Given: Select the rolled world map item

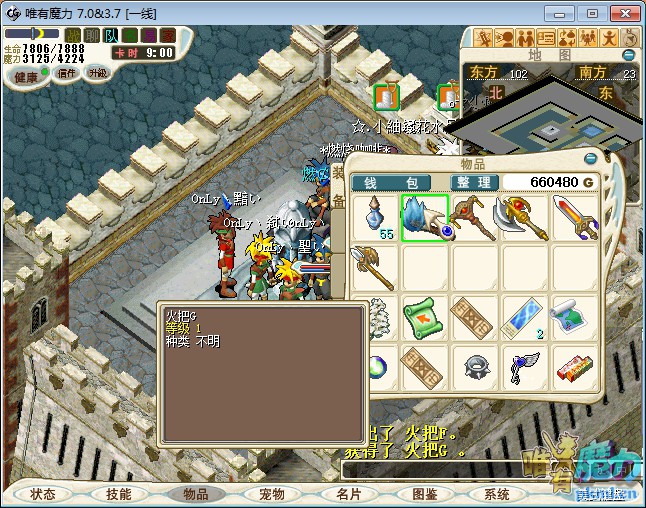Looking at the screenshot, I should [575, 318].
